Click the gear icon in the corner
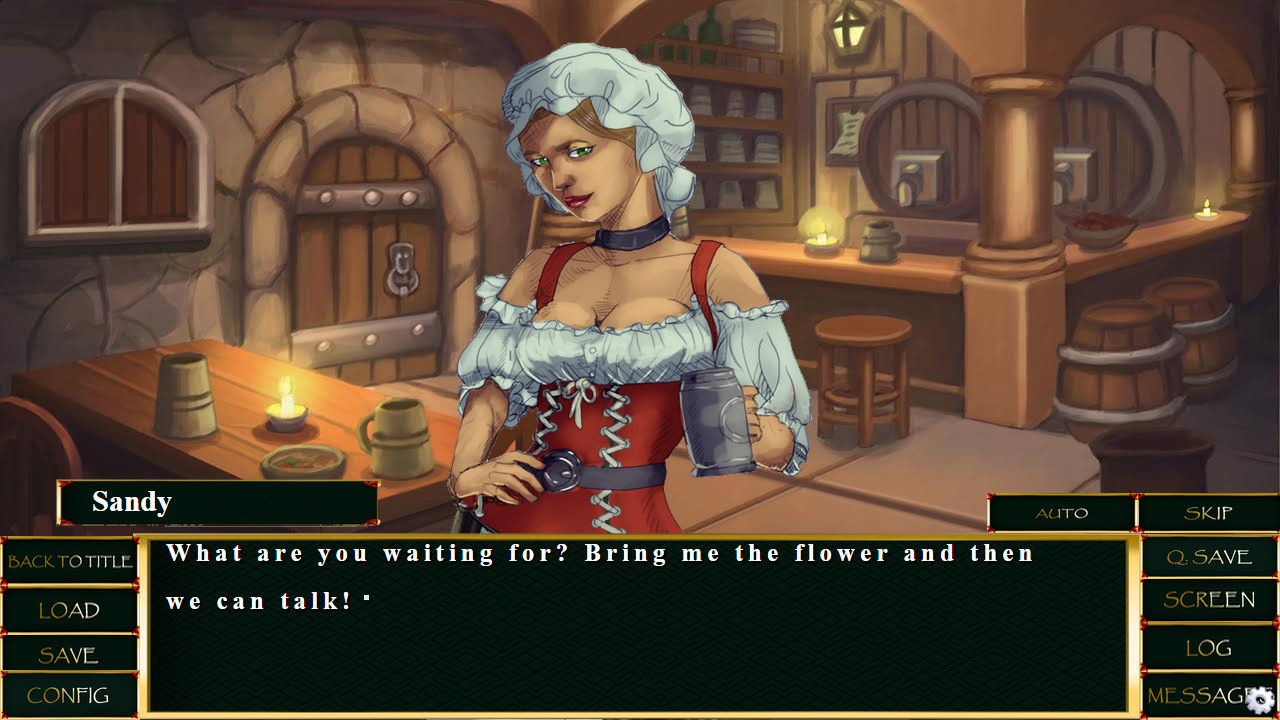This screenshot has width=1280, height=720. point(1262,700)
